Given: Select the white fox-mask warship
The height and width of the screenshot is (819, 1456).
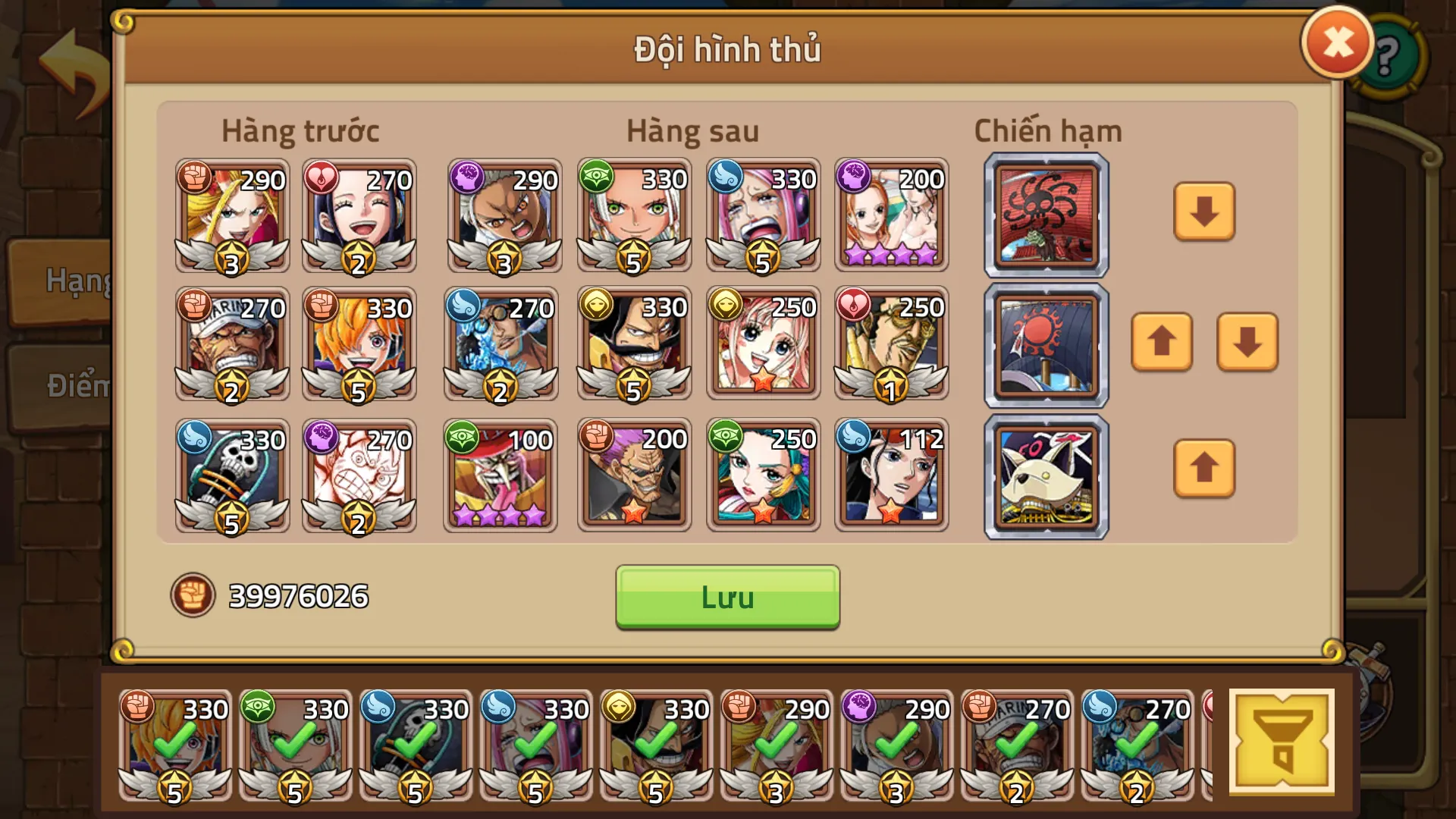Looking at the screenshot, I should 1044,475.
